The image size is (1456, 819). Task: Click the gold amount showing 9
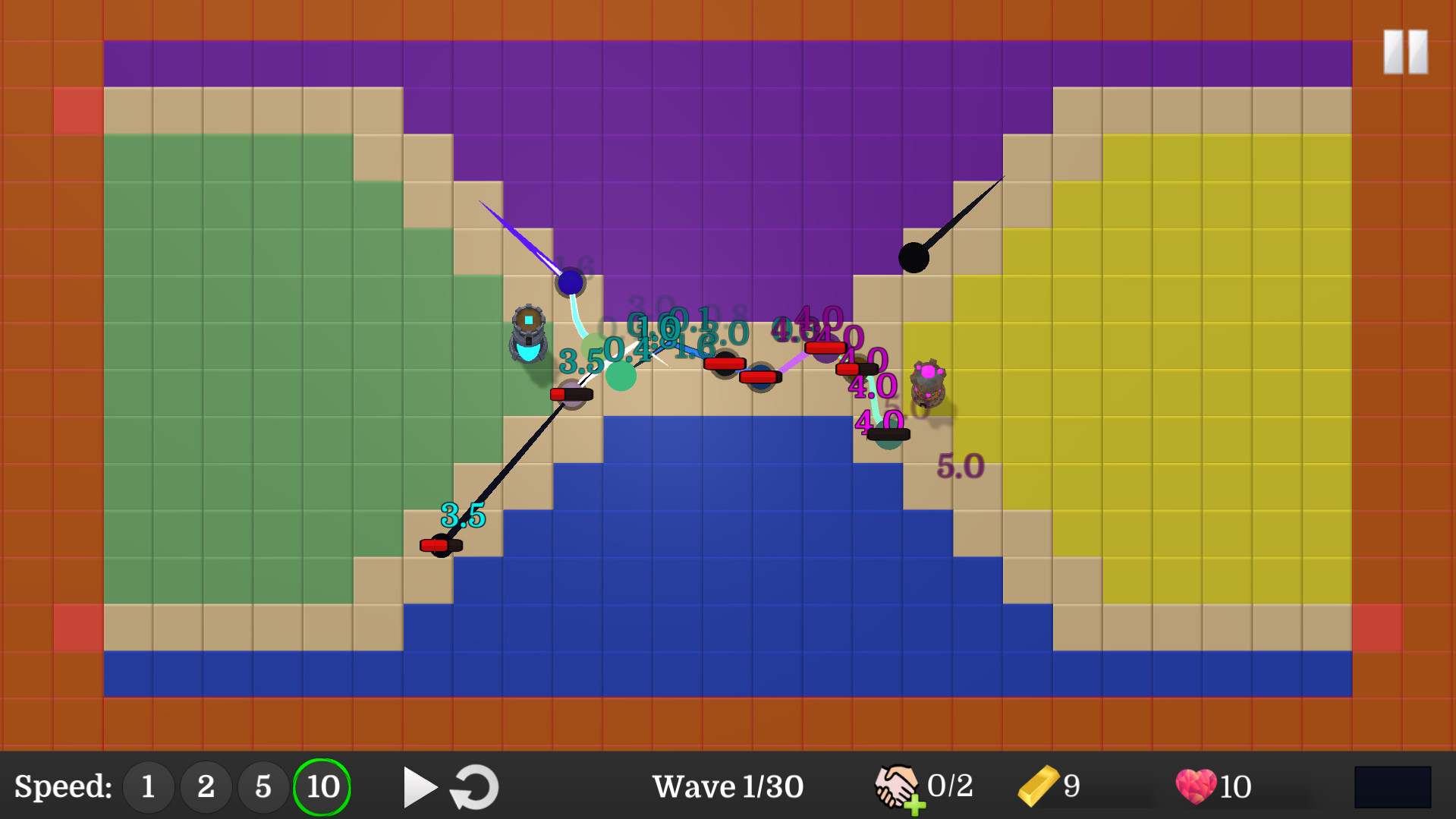(1072, 786)
